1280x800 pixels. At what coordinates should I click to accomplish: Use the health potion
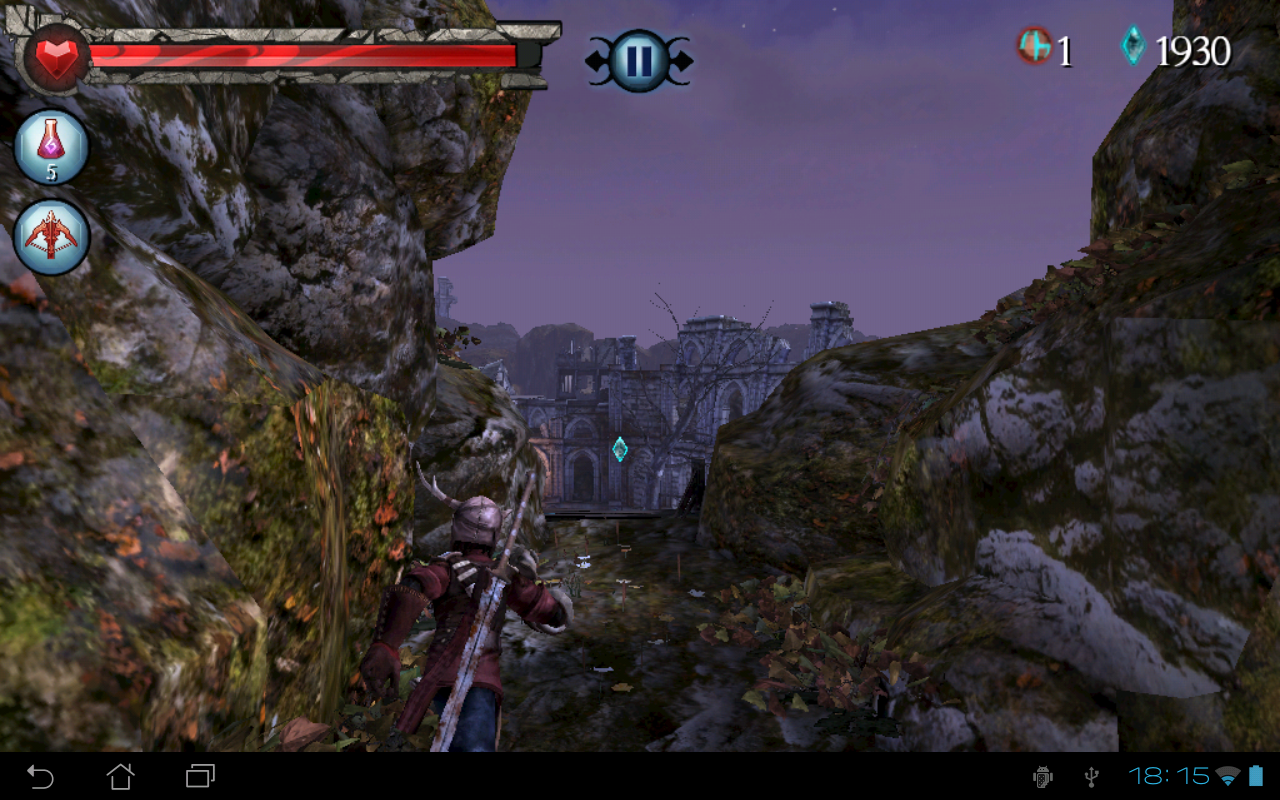pyautogui.click(x=51, y=147)
